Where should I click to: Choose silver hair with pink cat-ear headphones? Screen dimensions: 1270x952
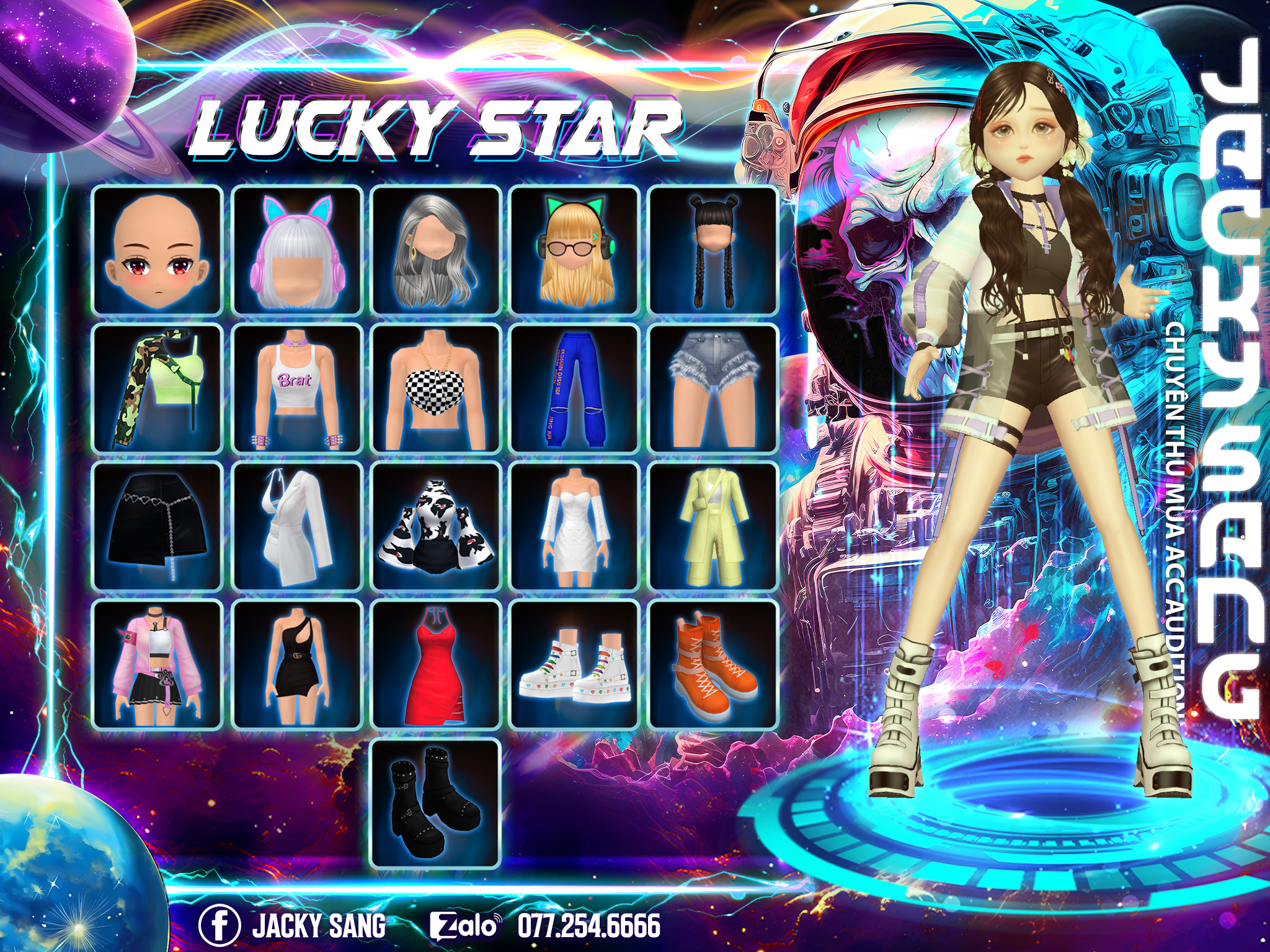[x=297, y=250]
